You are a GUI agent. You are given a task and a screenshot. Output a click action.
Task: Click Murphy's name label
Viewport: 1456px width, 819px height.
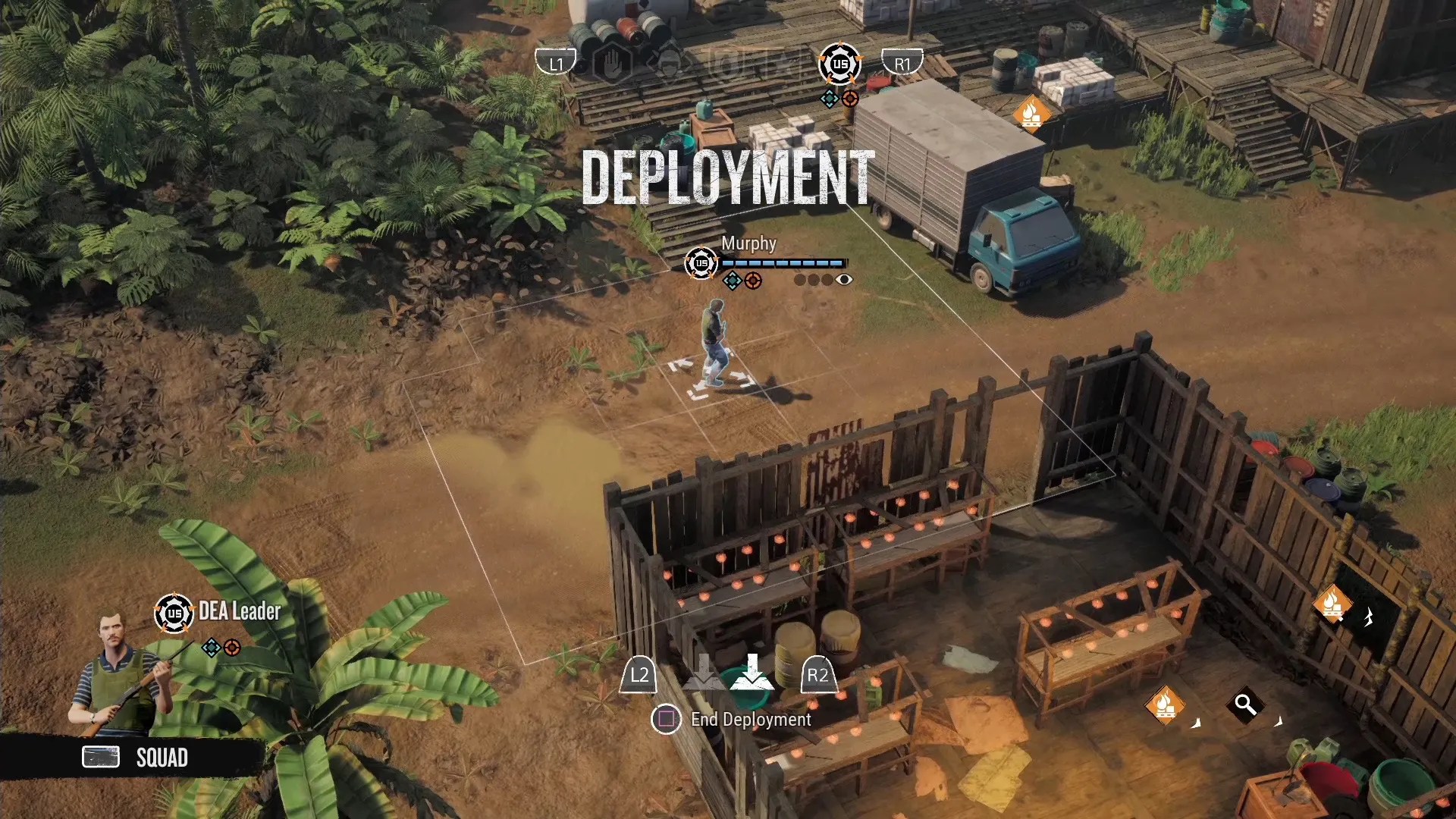749,243
